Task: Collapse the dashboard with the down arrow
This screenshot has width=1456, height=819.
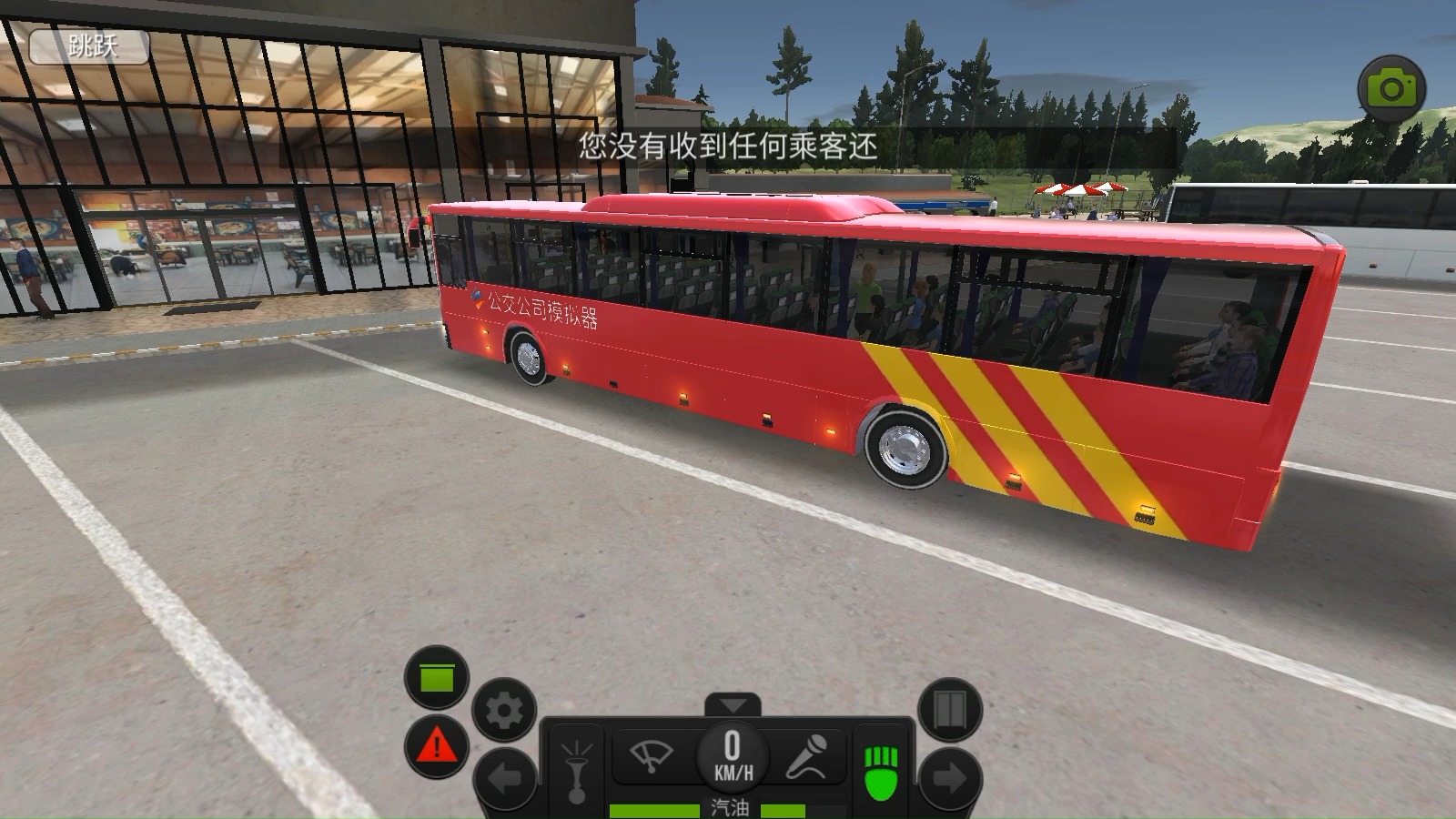Action: point(733,705)
